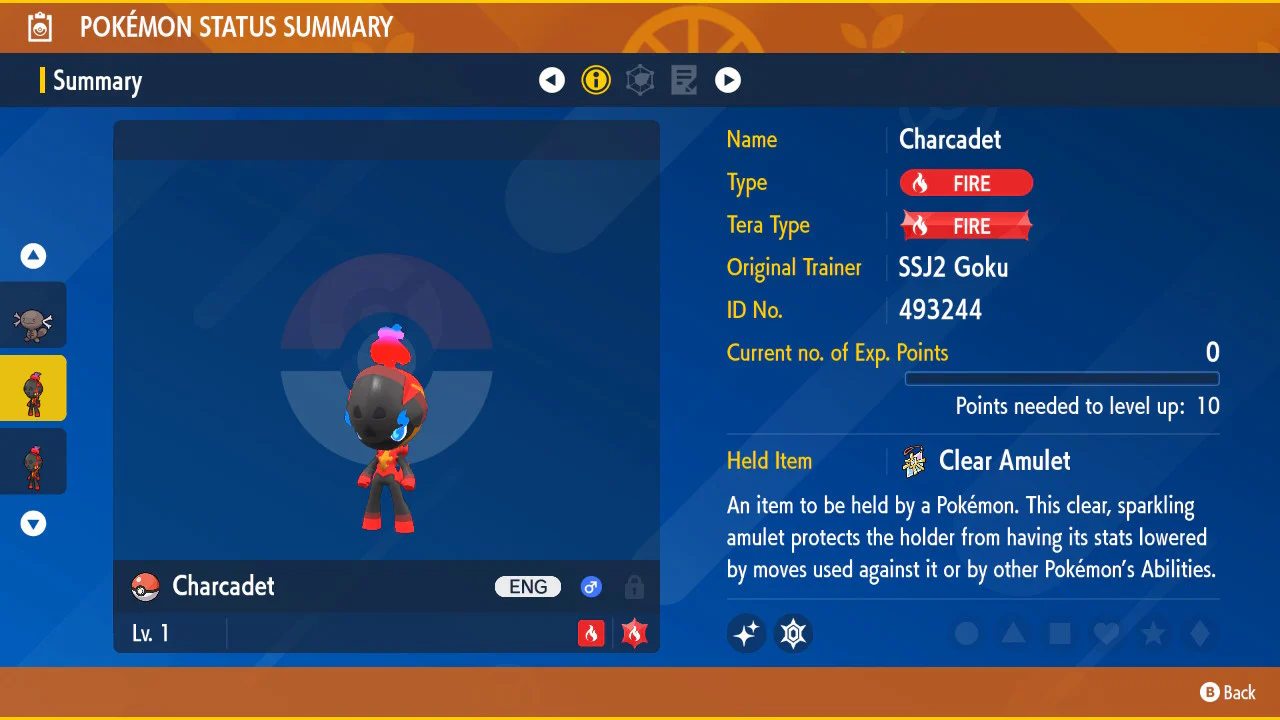Toggle the diamond marking
The height and width of the screenshot is (720, 1280).
tap(1200, 633)
